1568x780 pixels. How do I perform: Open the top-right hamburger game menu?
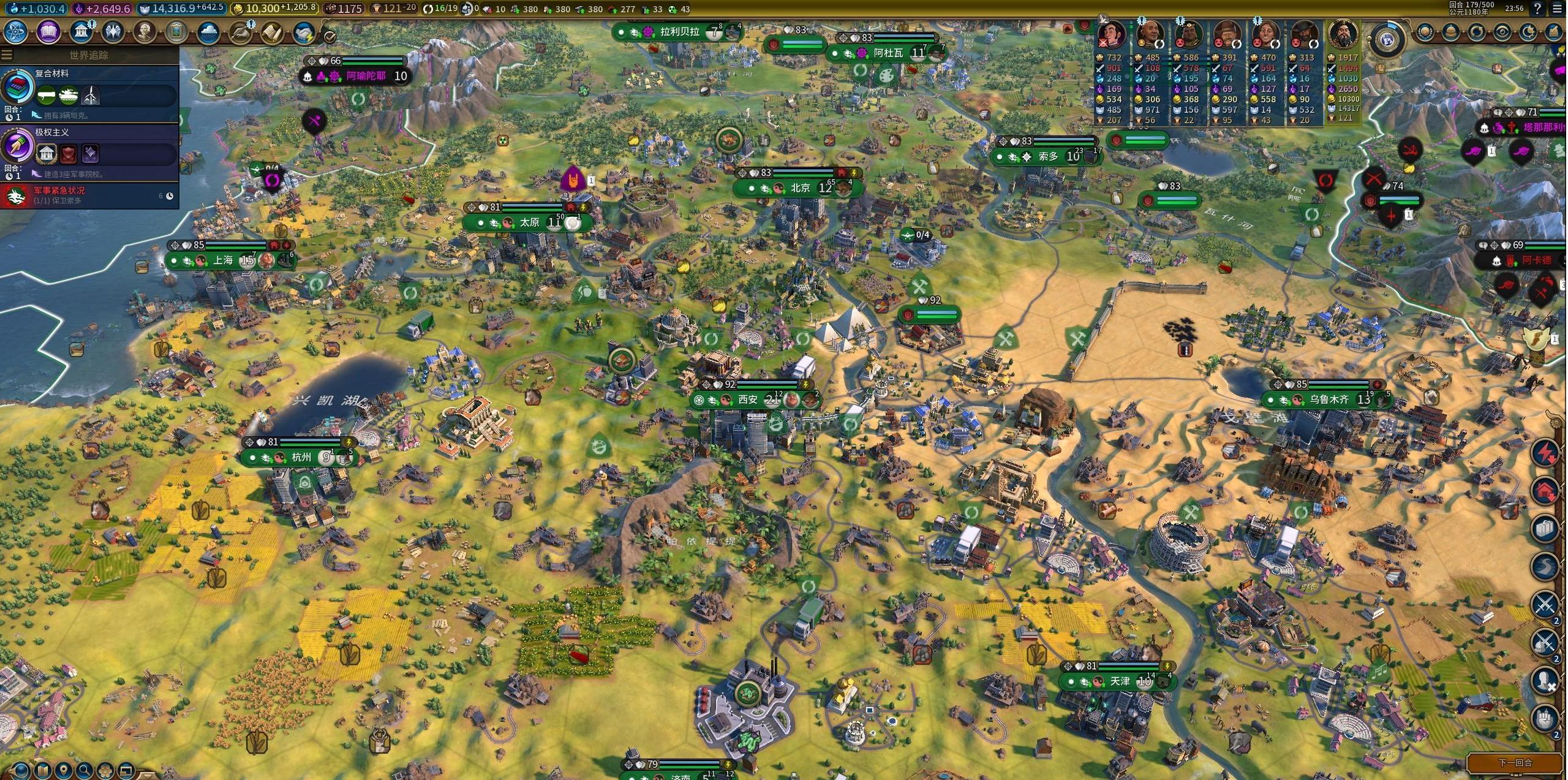pyautogui.click(x=1558, y=9)
